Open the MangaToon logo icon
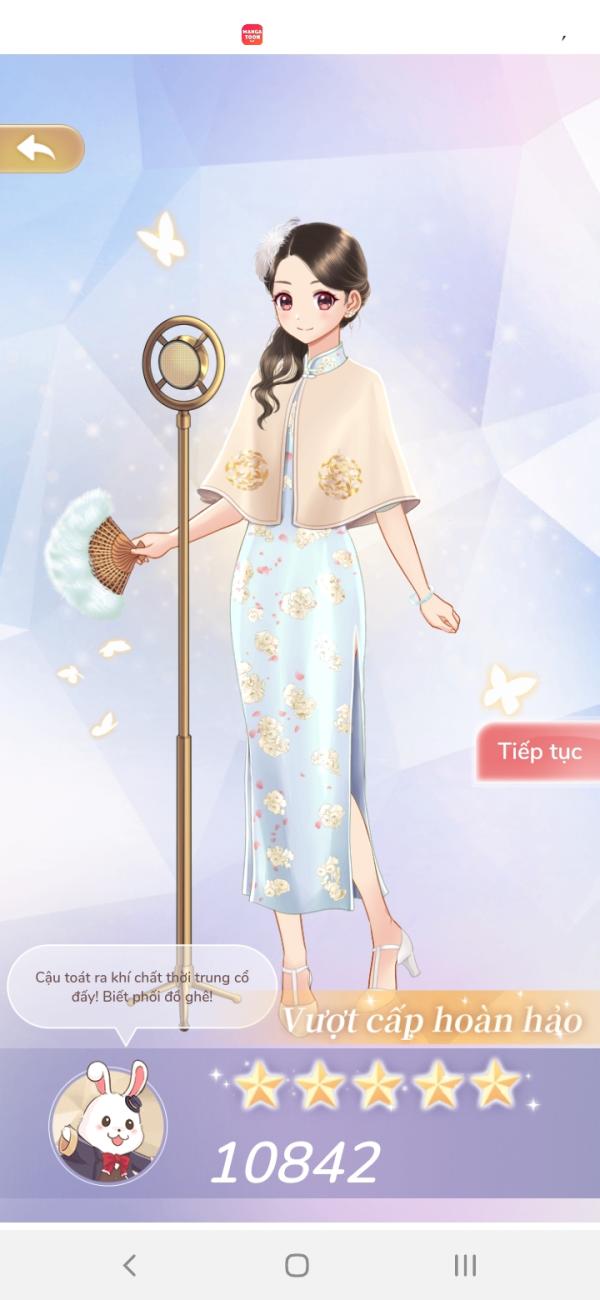The width and height of the screenshot is (600, 1300). click(252, 35)
